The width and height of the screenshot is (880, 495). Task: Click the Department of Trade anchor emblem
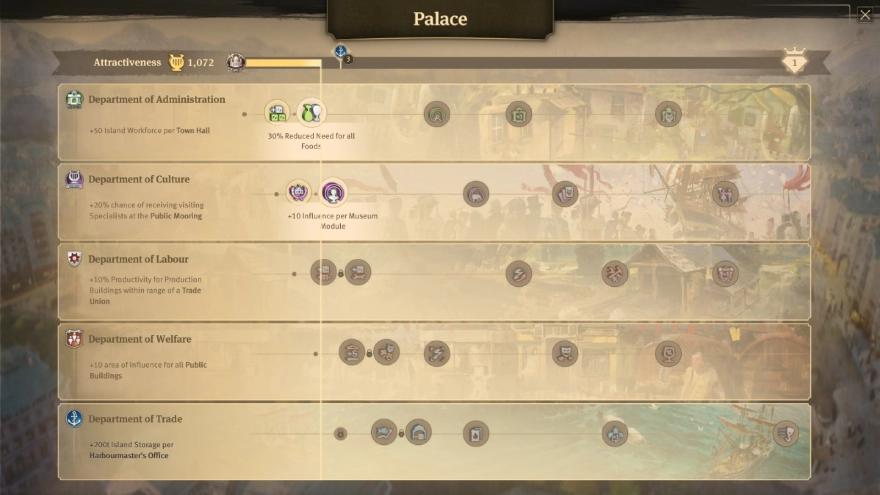(x=74, y=419)
